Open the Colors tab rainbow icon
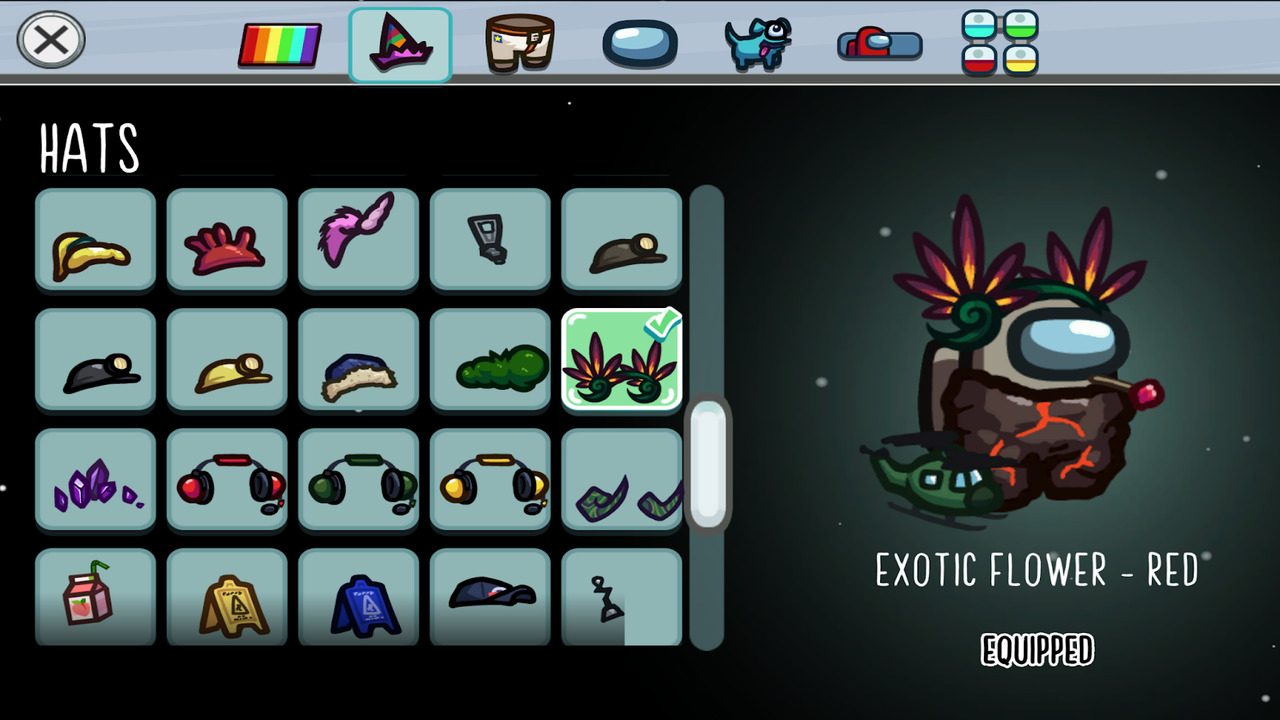The height and width of the screenshot is (720, 1280). pyautogui.click(x=279, y=43)
